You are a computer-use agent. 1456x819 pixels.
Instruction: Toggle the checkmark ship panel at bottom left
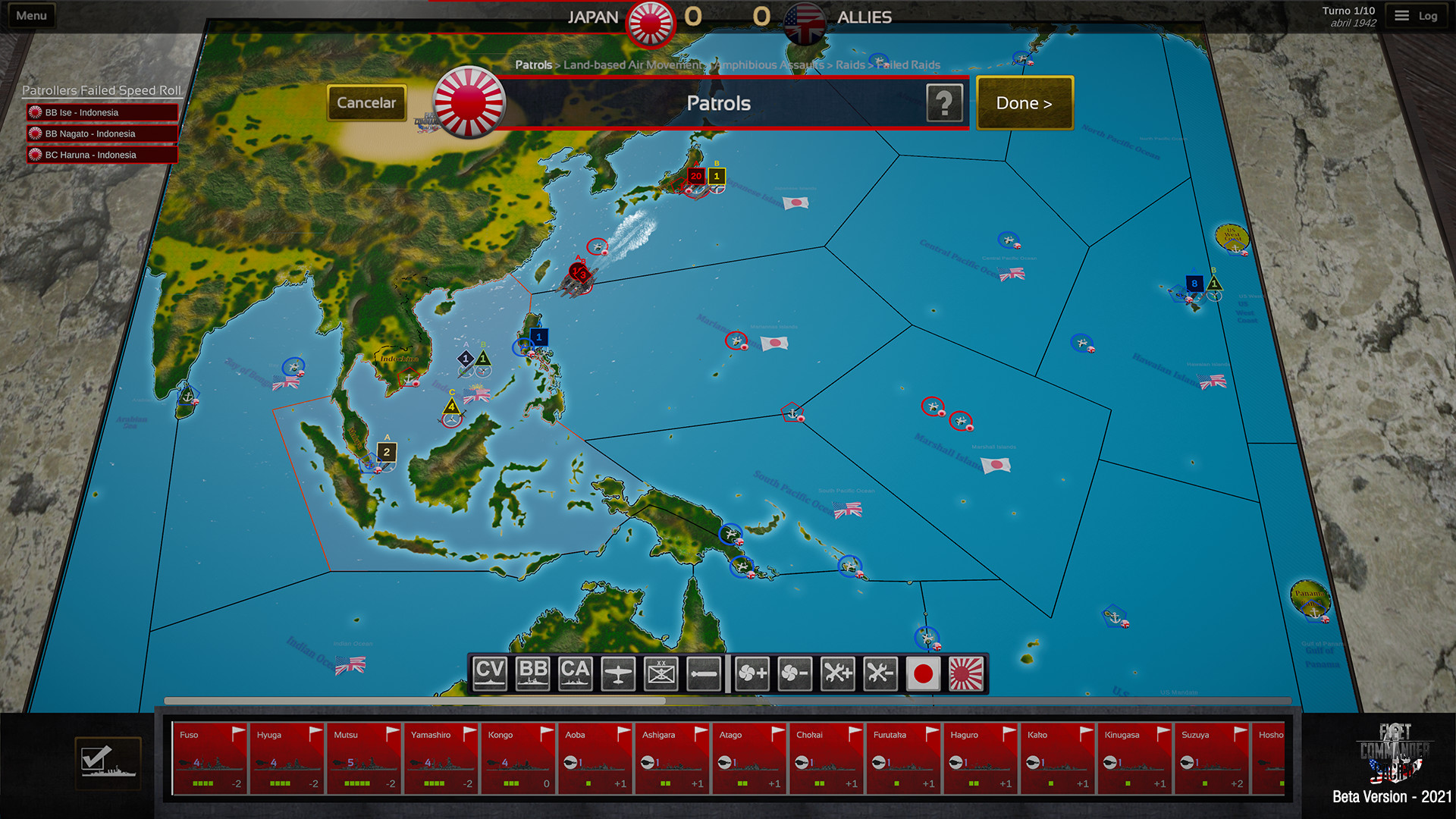[x=108, y=763]
